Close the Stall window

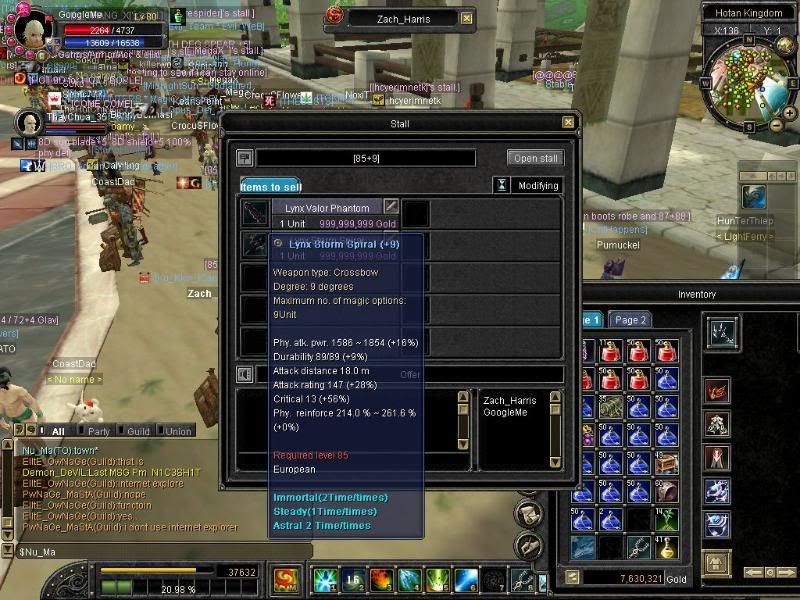tap(568, 123)
